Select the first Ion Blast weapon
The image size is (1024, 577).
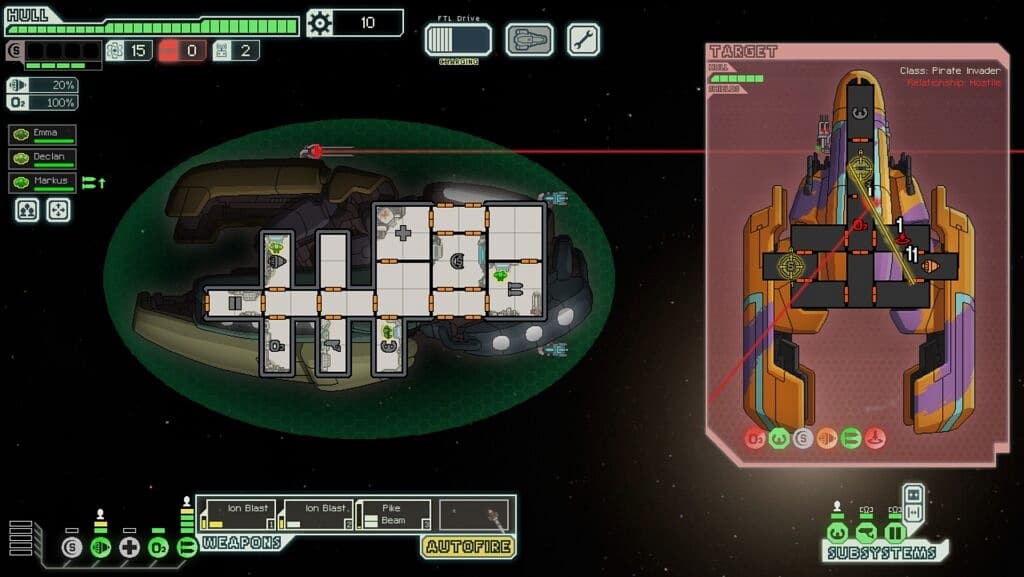[237, 514]
